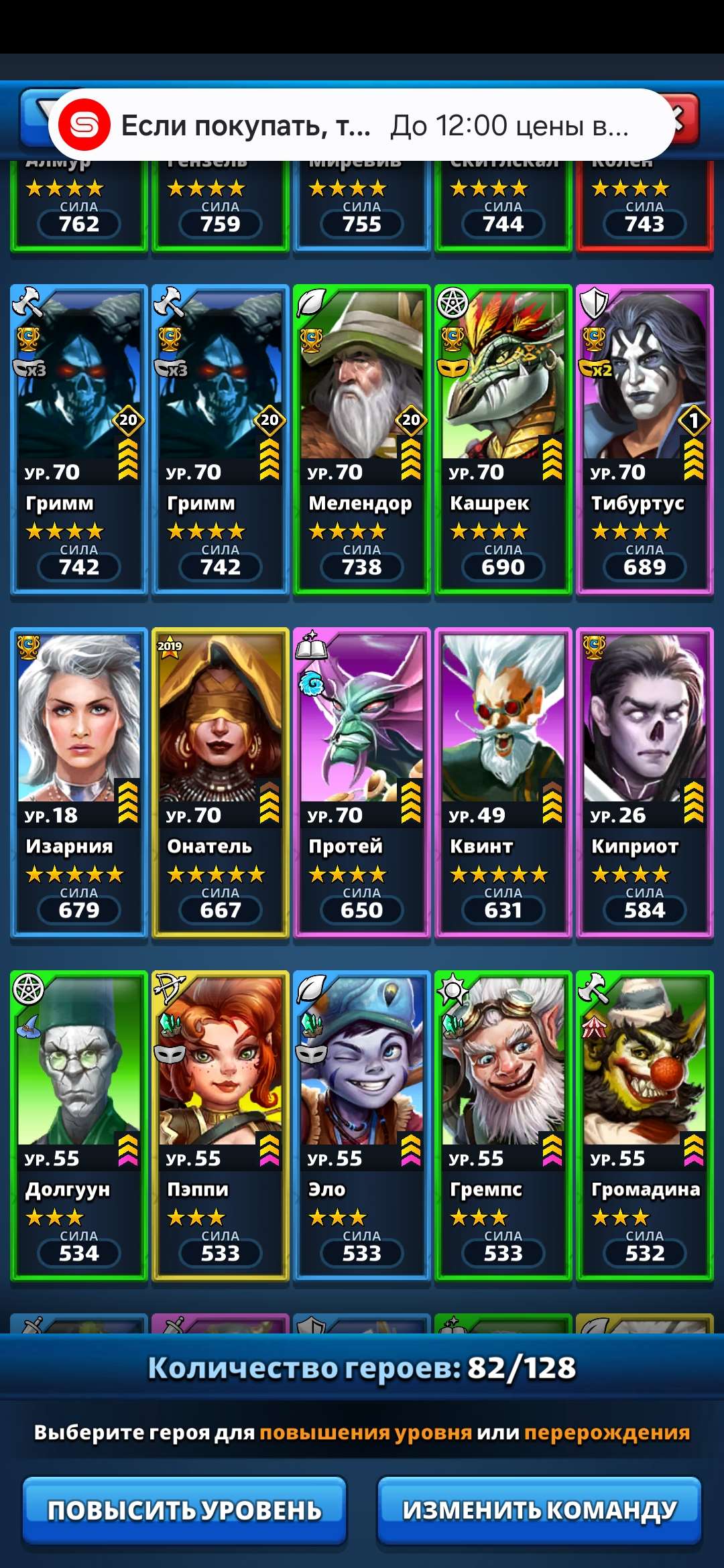Select the Эло hero card
The height and width of the screenshot is (1568, 724).
coord(362,1126)
